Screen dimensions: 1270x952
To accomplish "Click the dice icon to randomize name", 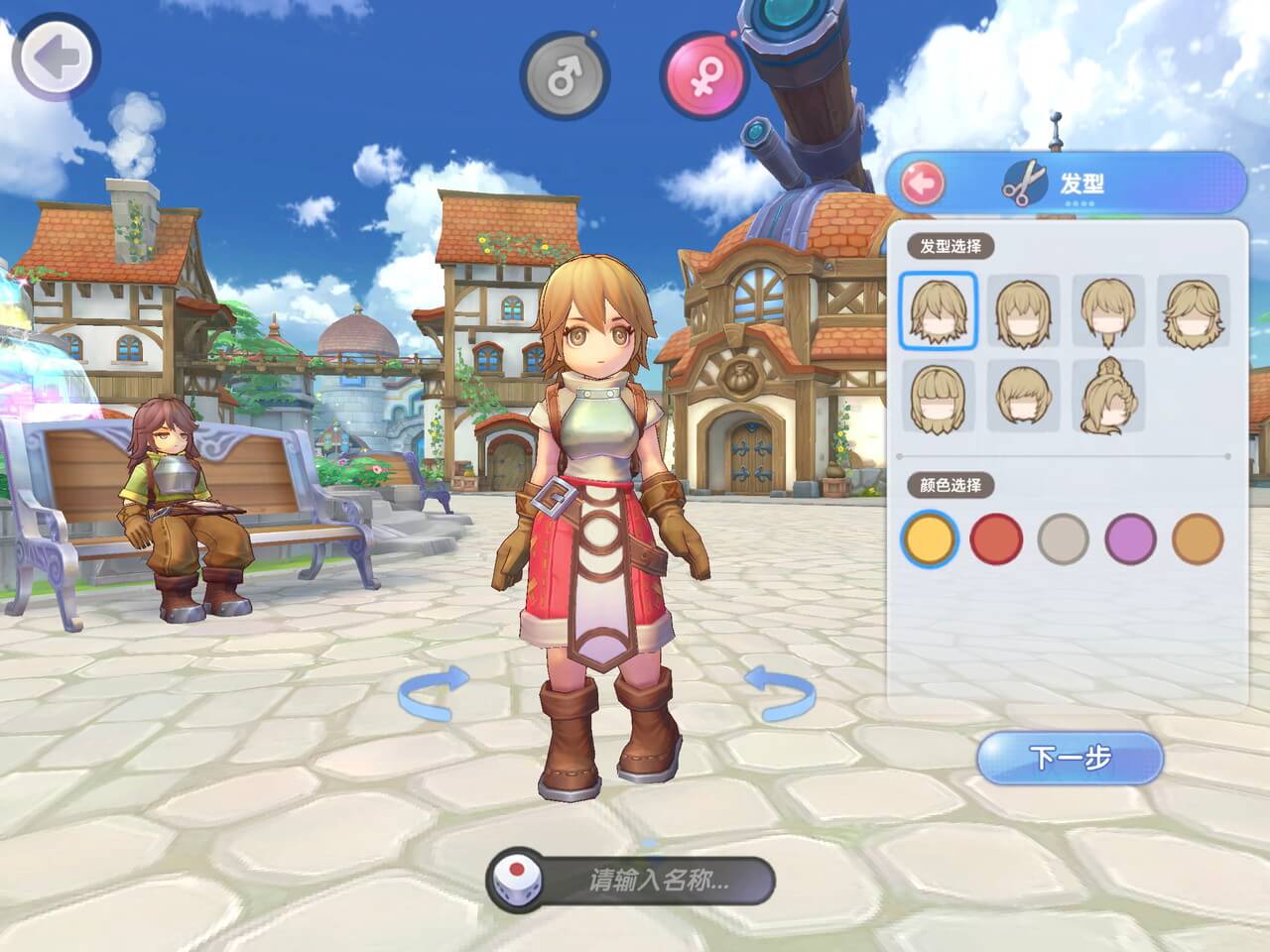I will pos(516,879).
